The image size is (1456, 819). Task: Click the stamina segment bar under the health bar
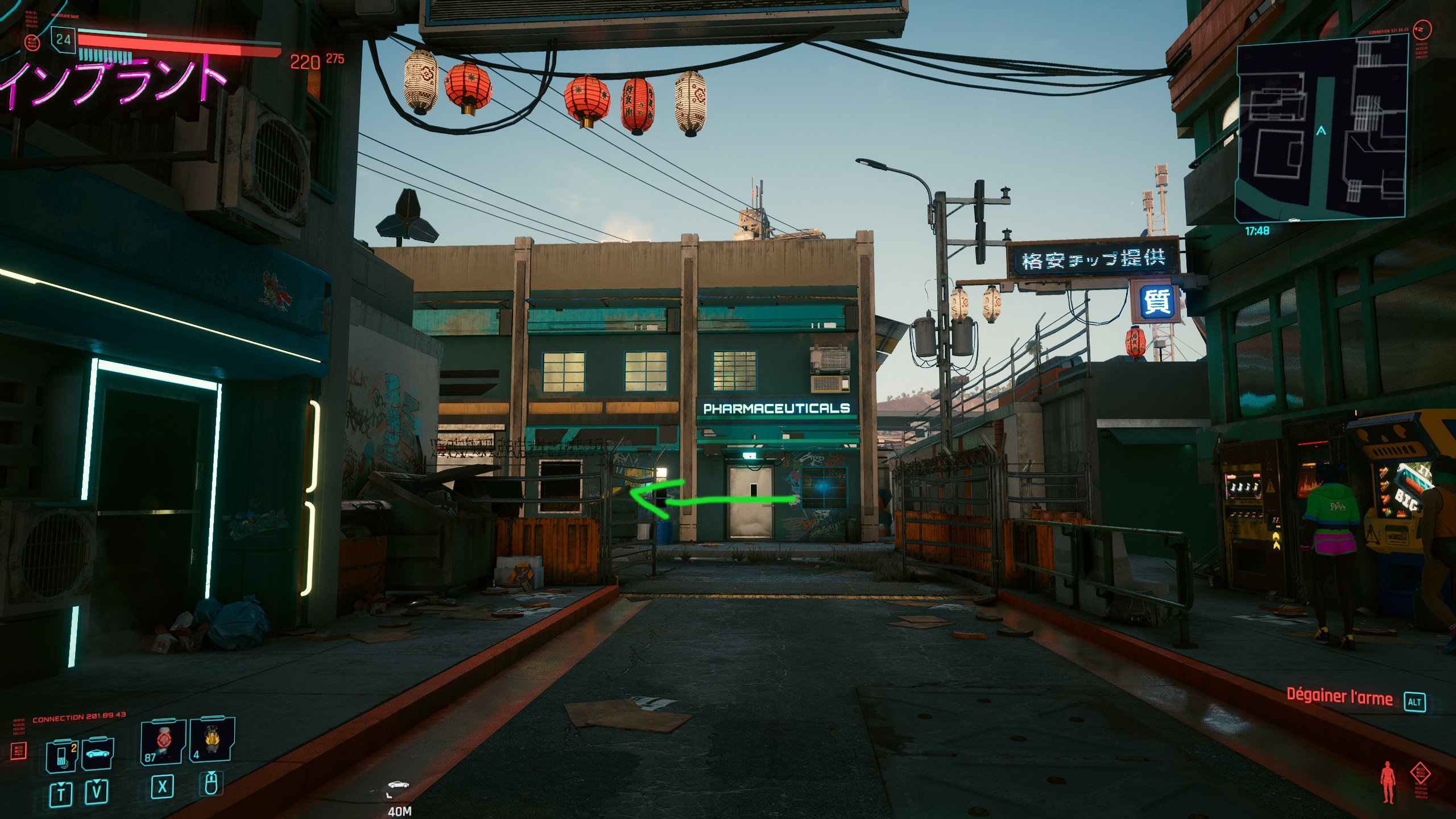point(105,55)
